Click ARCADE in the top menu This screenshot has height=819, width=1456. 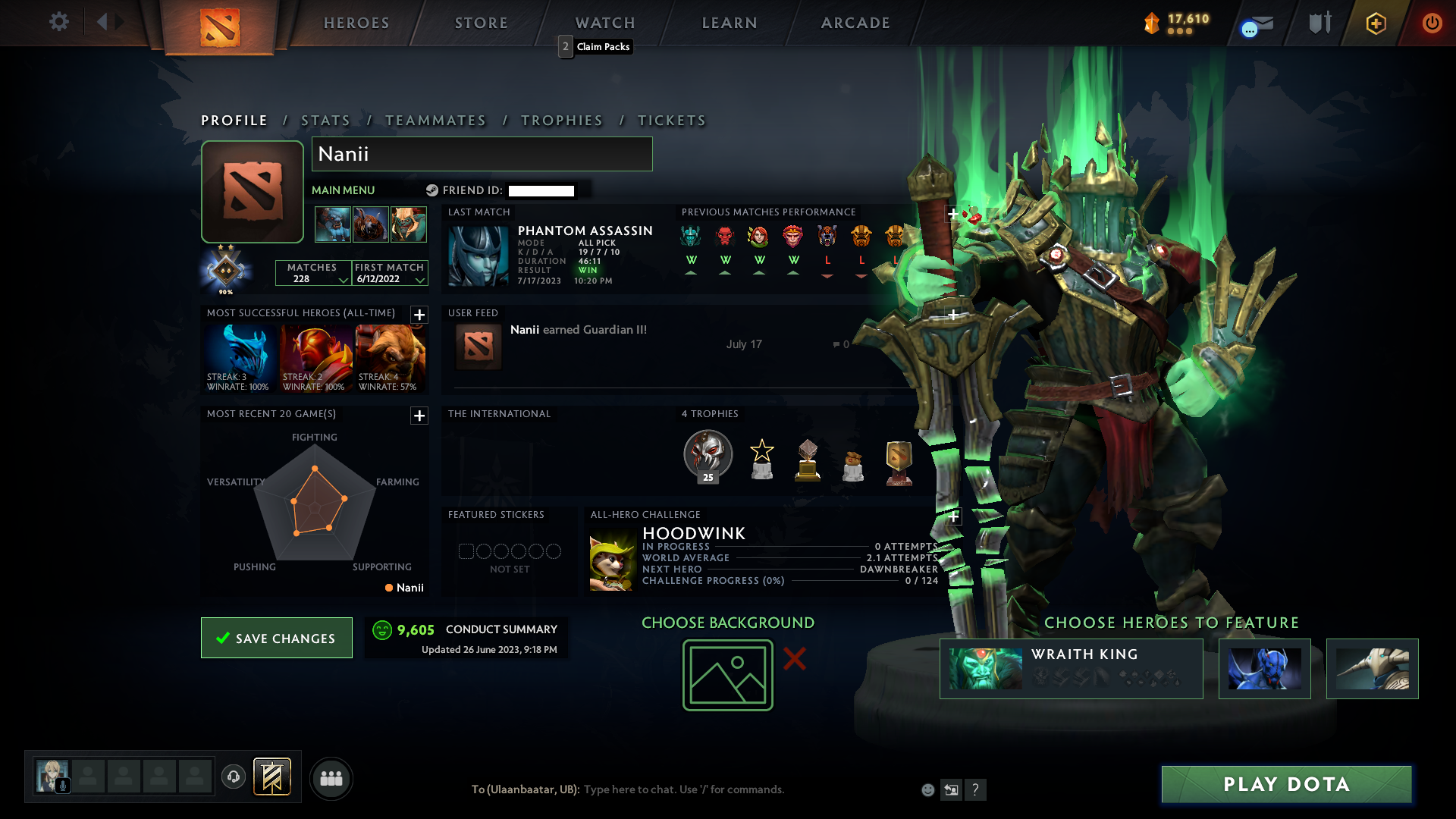[x=855, y=23]
